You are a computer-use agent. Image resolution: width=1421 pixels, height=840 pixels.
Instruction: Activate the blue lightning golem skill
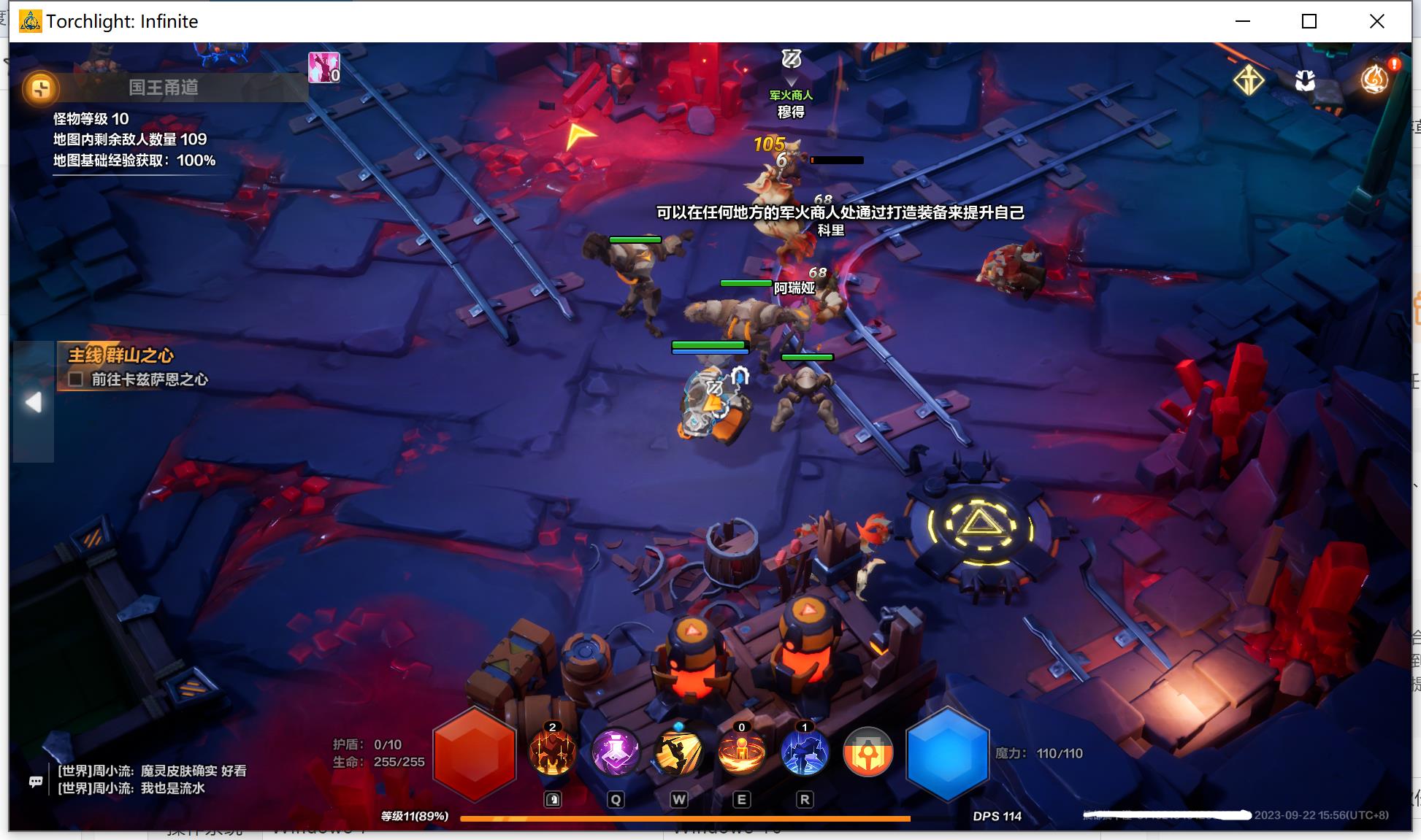coord(804,752)
